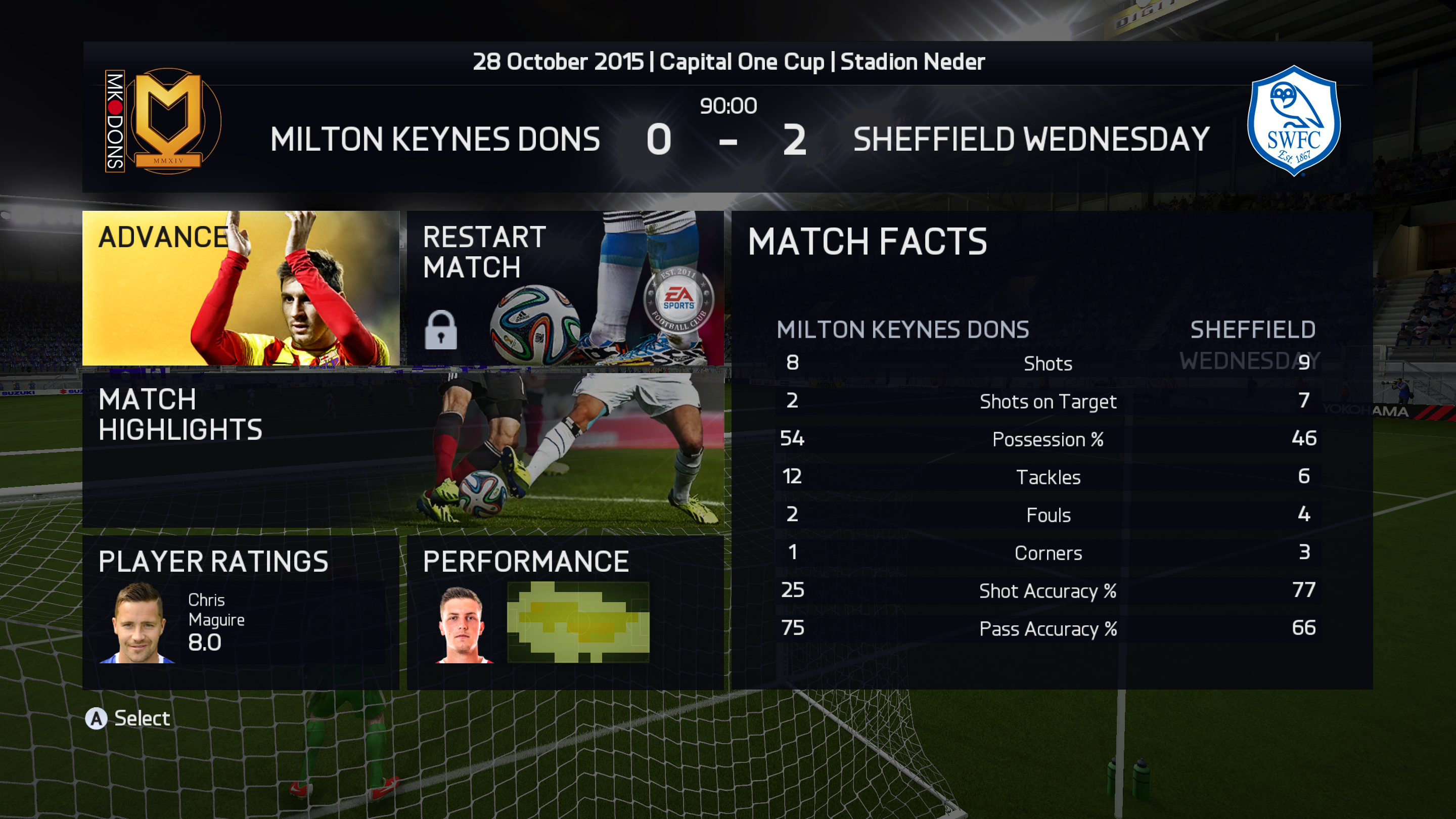The image size is (1456, 819).
Task: Open Match Highlights
Action: pos(403,450)
